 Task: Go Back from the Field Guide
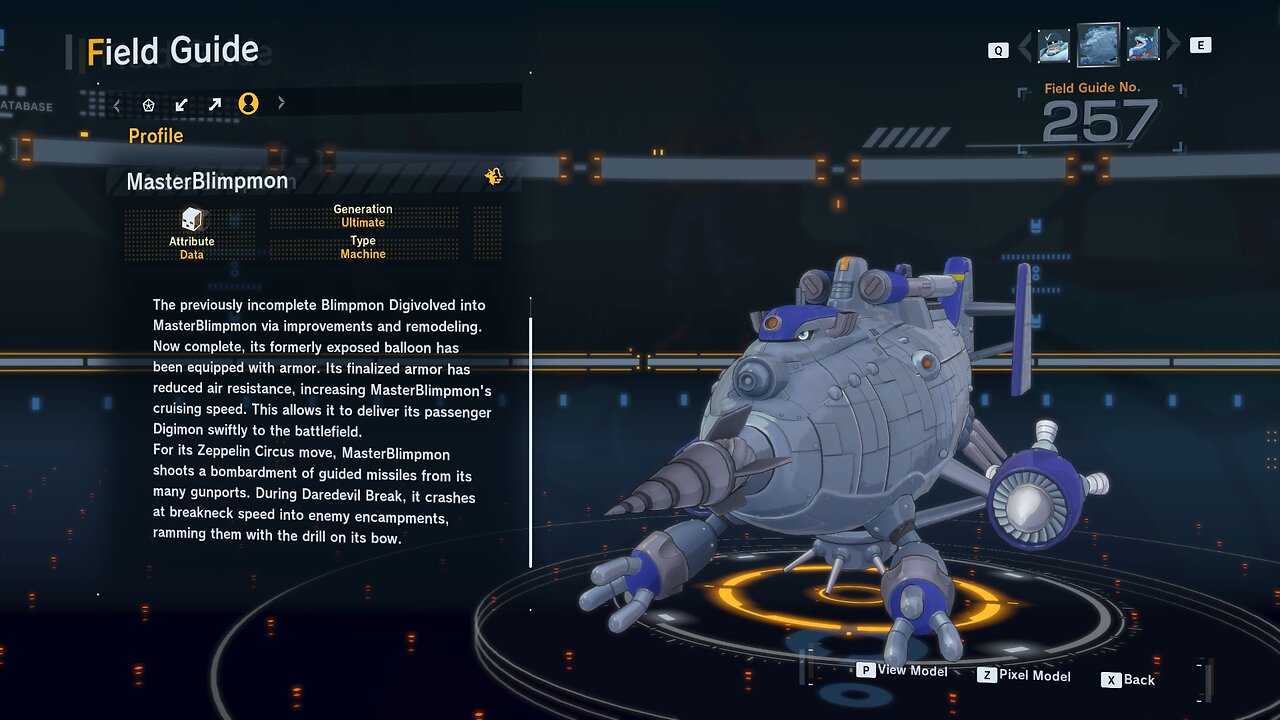pyautogui.click(x=1129, y=680)
